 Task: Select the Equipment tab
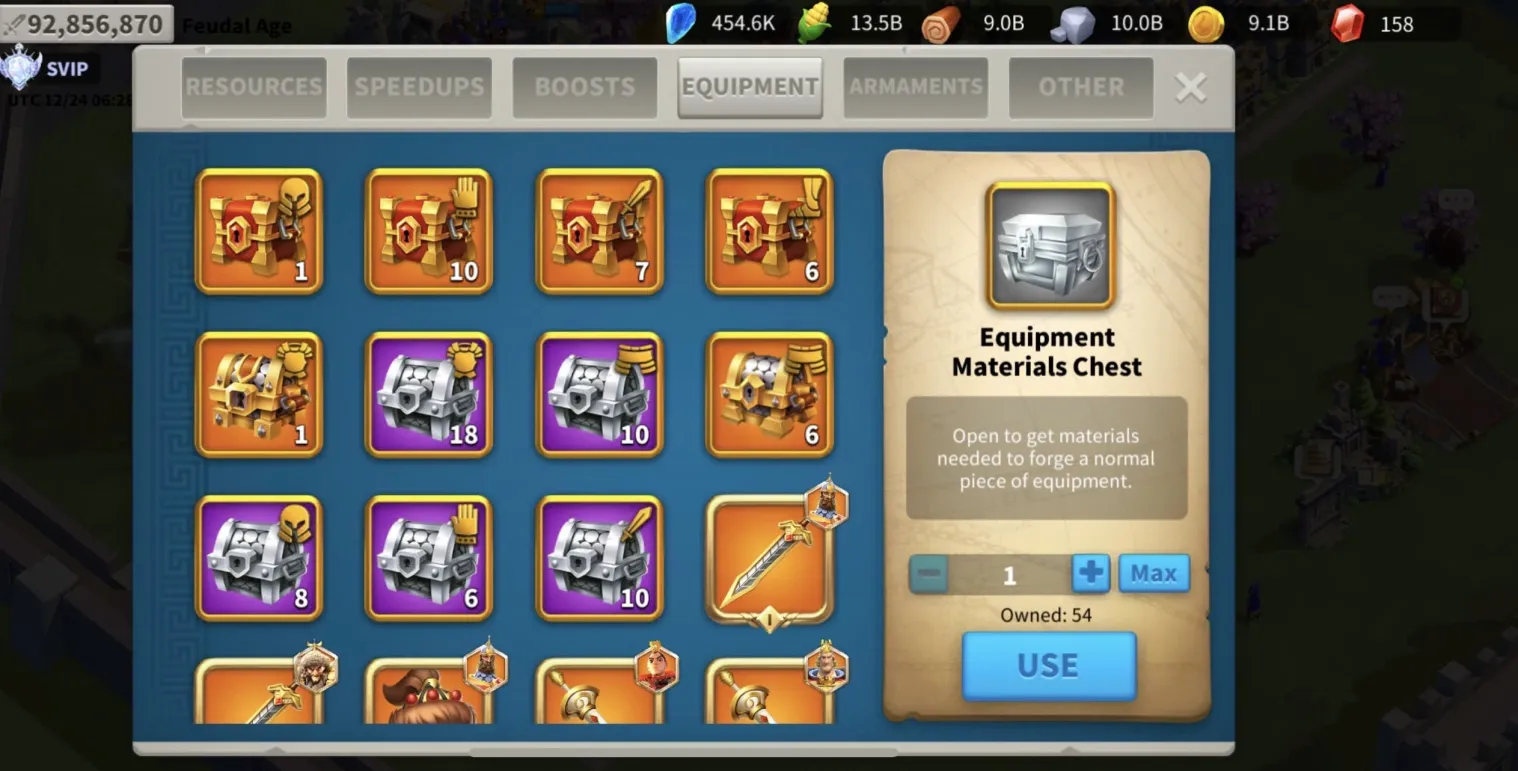[x=750, y=88]
